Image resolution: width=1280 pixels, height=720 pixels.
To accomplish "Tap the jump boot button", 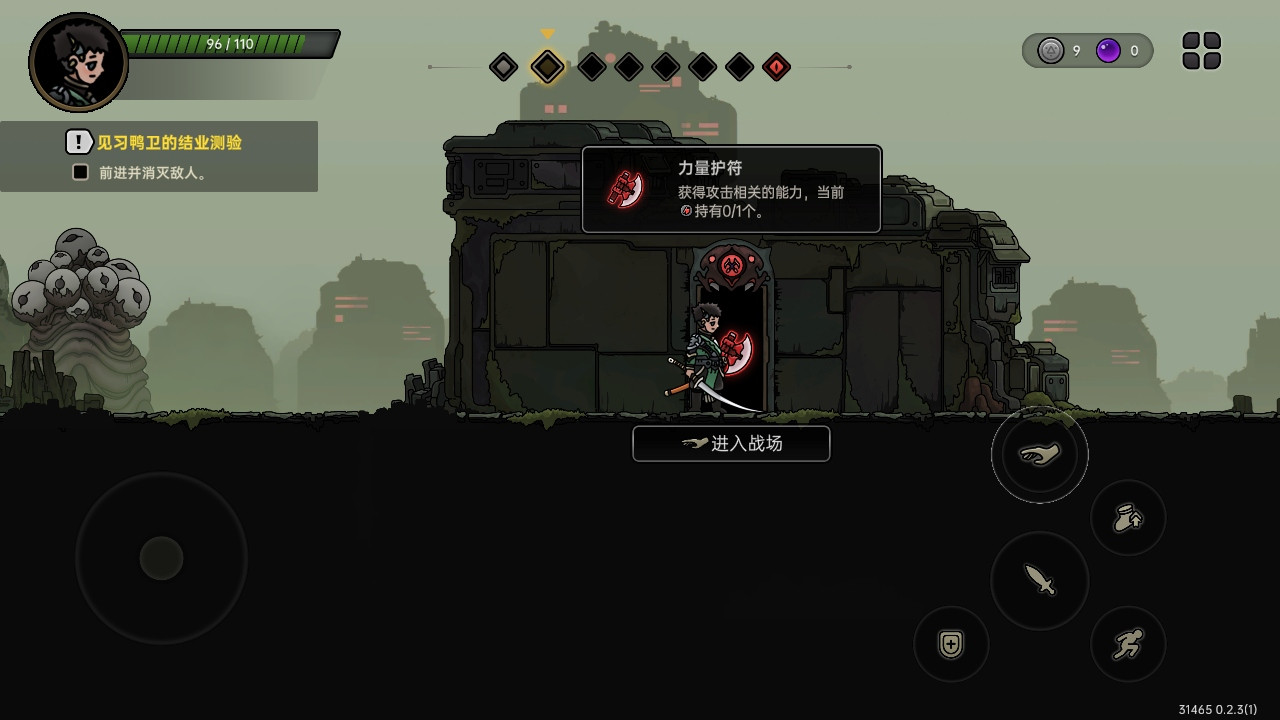I will click(1128, 518).
